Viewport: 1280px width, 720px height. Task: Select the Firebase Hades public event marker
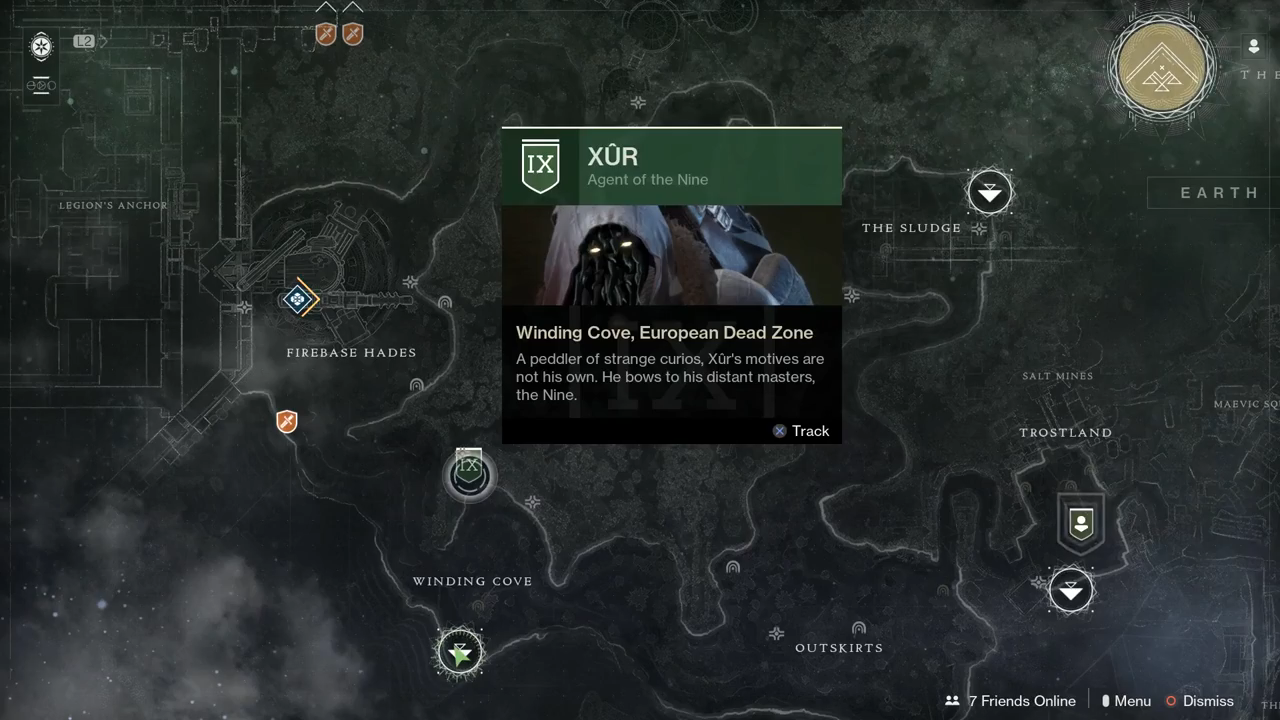pyautogui.click(x=298, y=299)
